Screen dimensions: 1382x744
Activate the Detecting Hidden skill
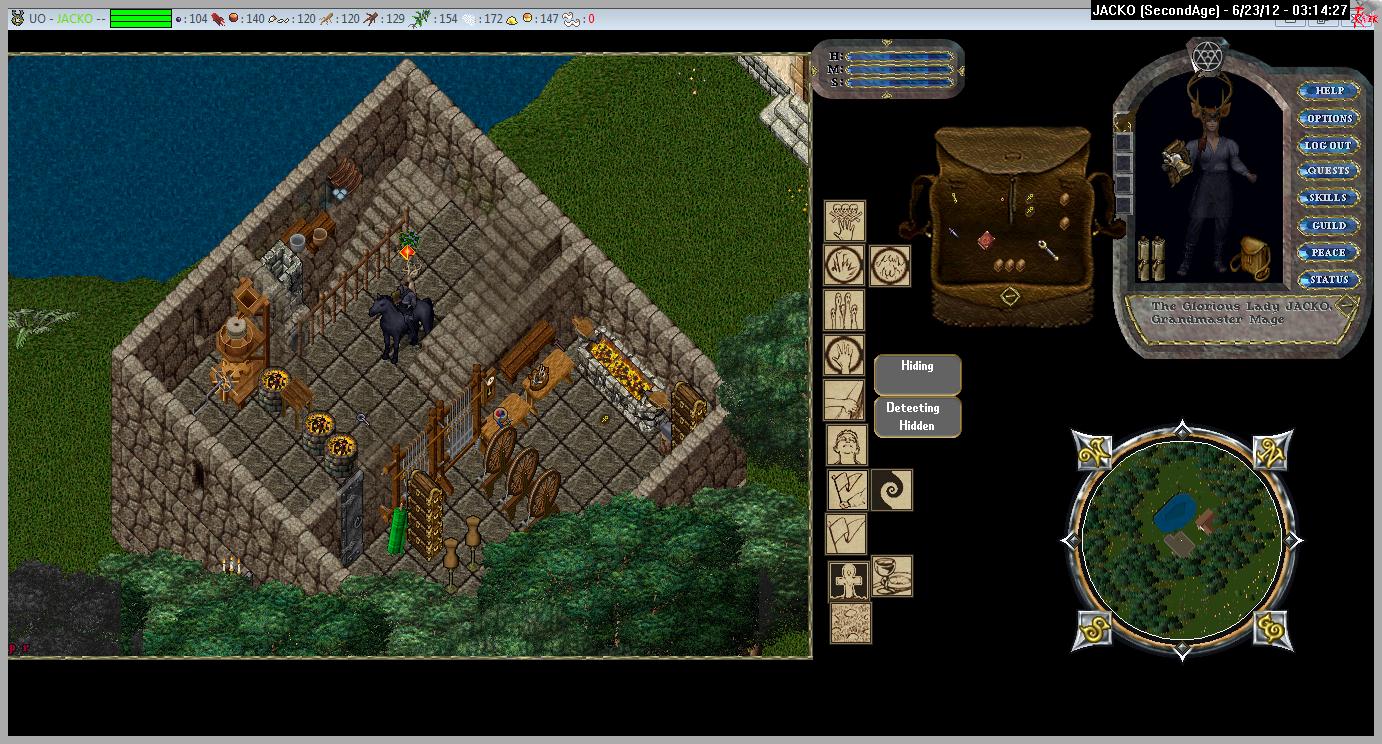click(x=917, y=417)
